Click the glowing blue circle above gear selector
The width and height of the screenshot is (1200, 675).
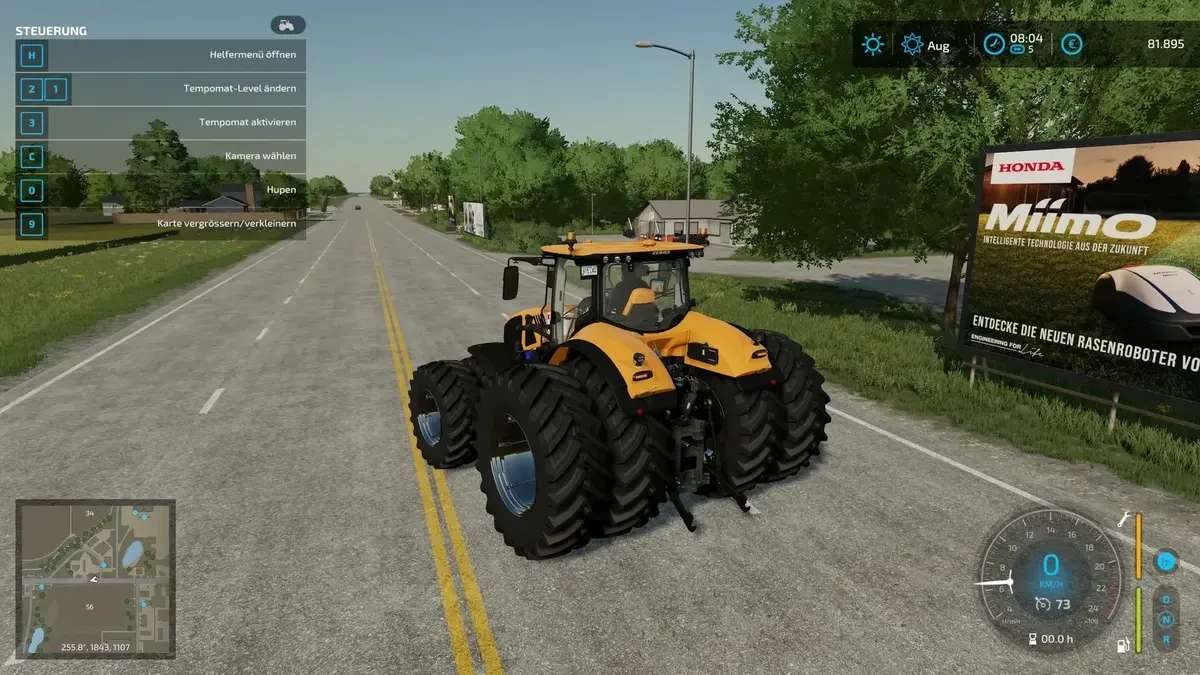pyautogui.click(x=1165, y=561)
